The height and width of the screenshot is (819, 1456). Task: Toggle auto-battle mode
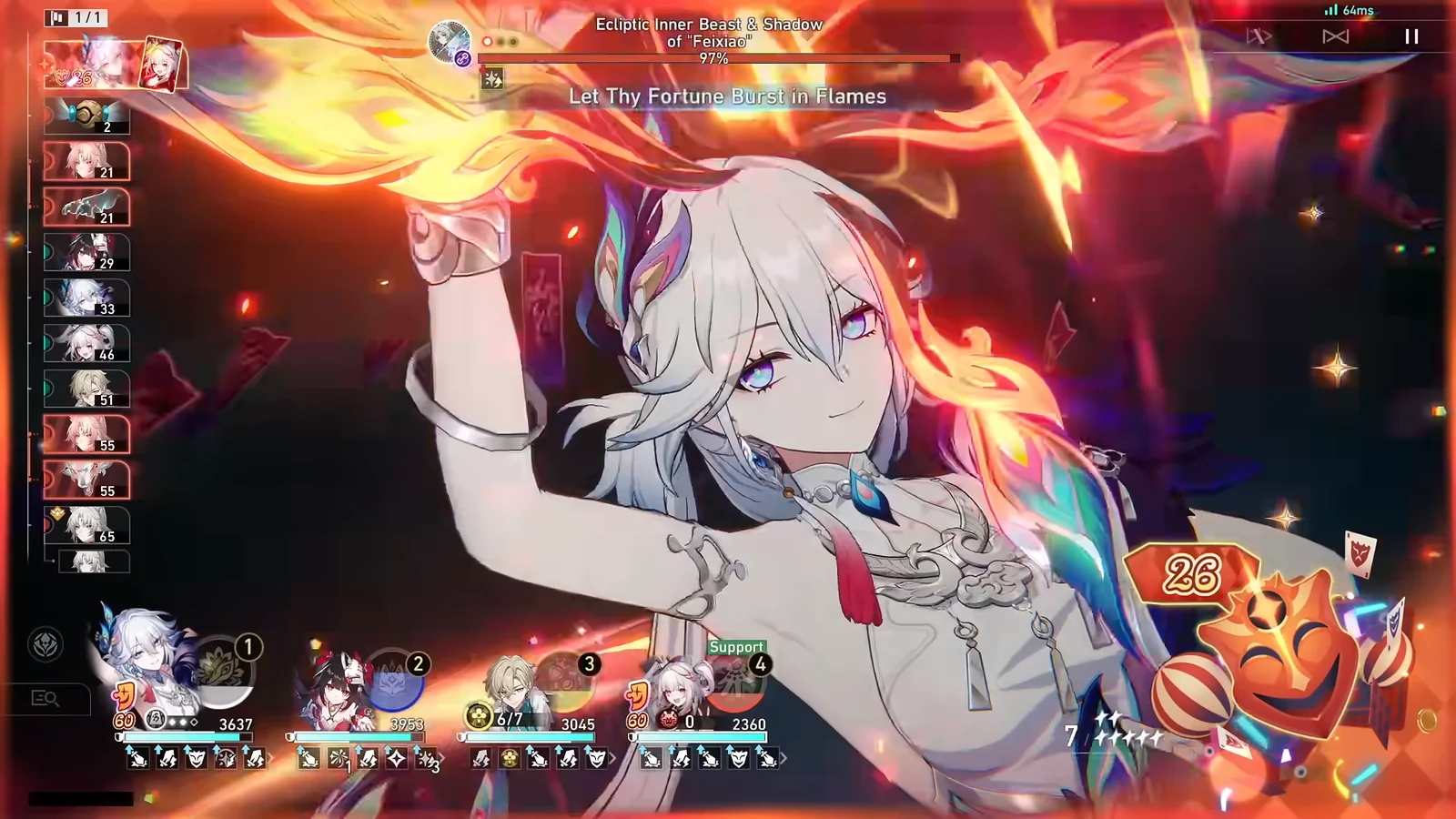[1335, 36]
